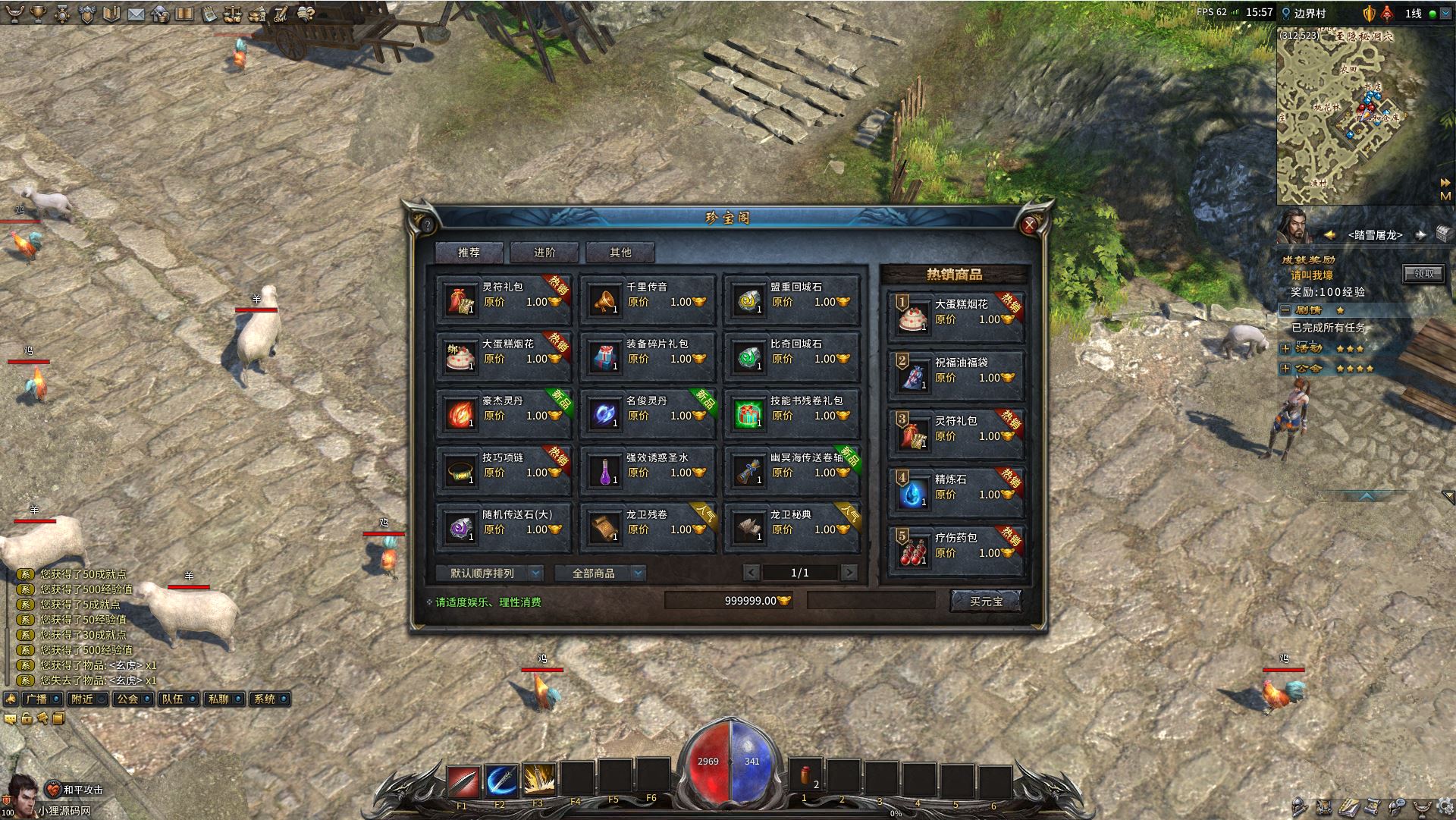The image size is (1456, 820).
Task: Close the 珍宝阁 shop window
Action: 1029,225
